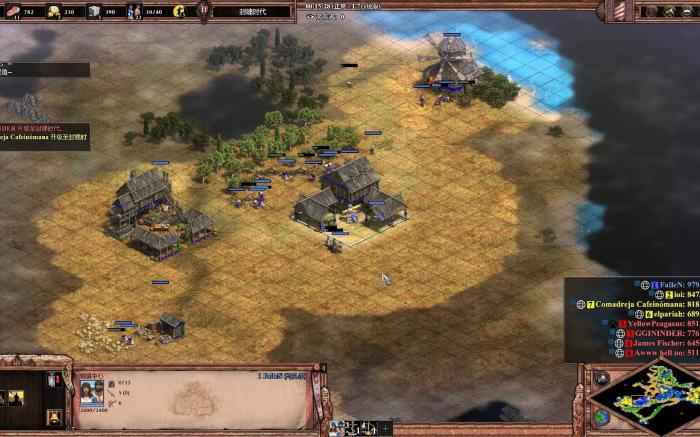Click the minimap in the corner

pyautogui.click(x=641, y=398)
